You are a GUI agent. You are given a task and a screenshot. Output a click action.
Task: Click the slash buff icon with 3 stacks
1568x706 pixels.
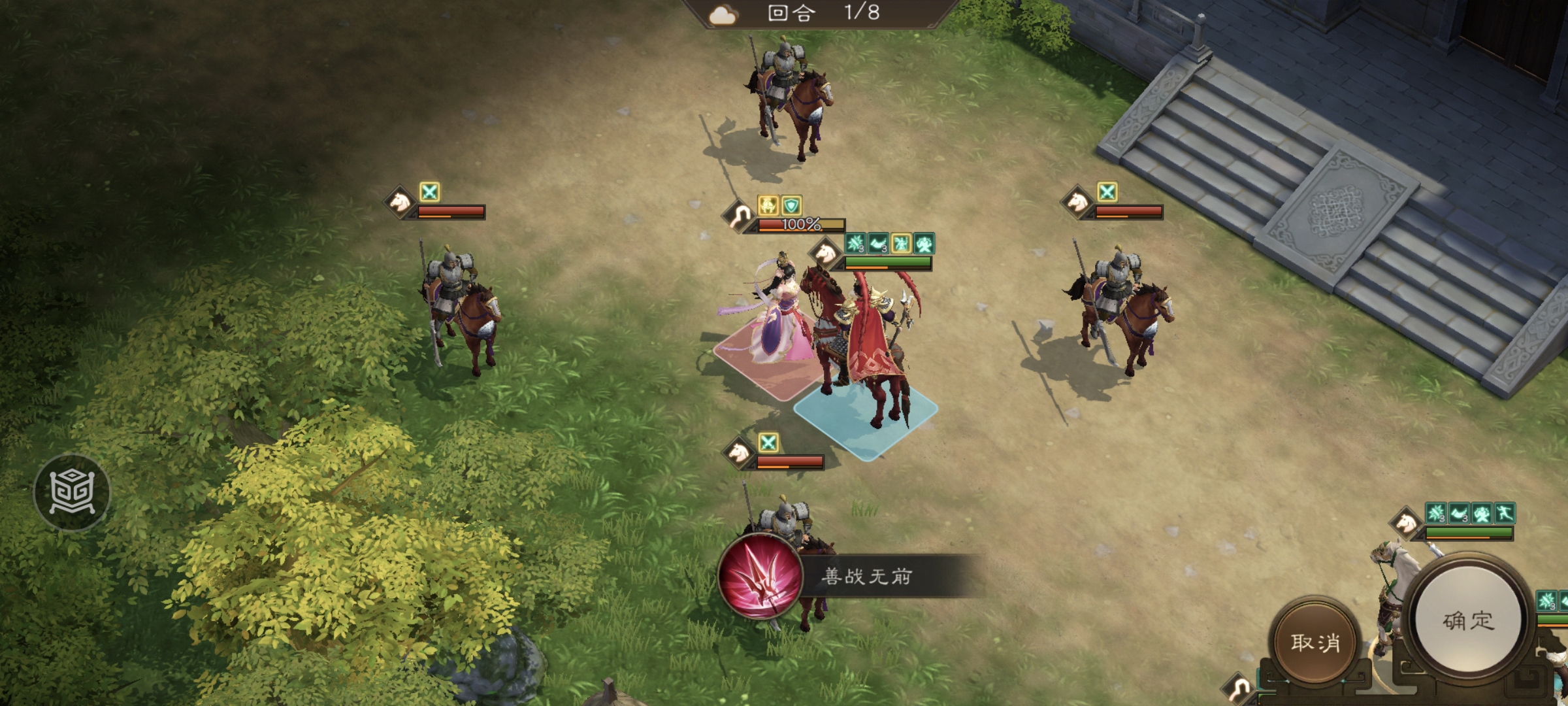tap(855, 244)
